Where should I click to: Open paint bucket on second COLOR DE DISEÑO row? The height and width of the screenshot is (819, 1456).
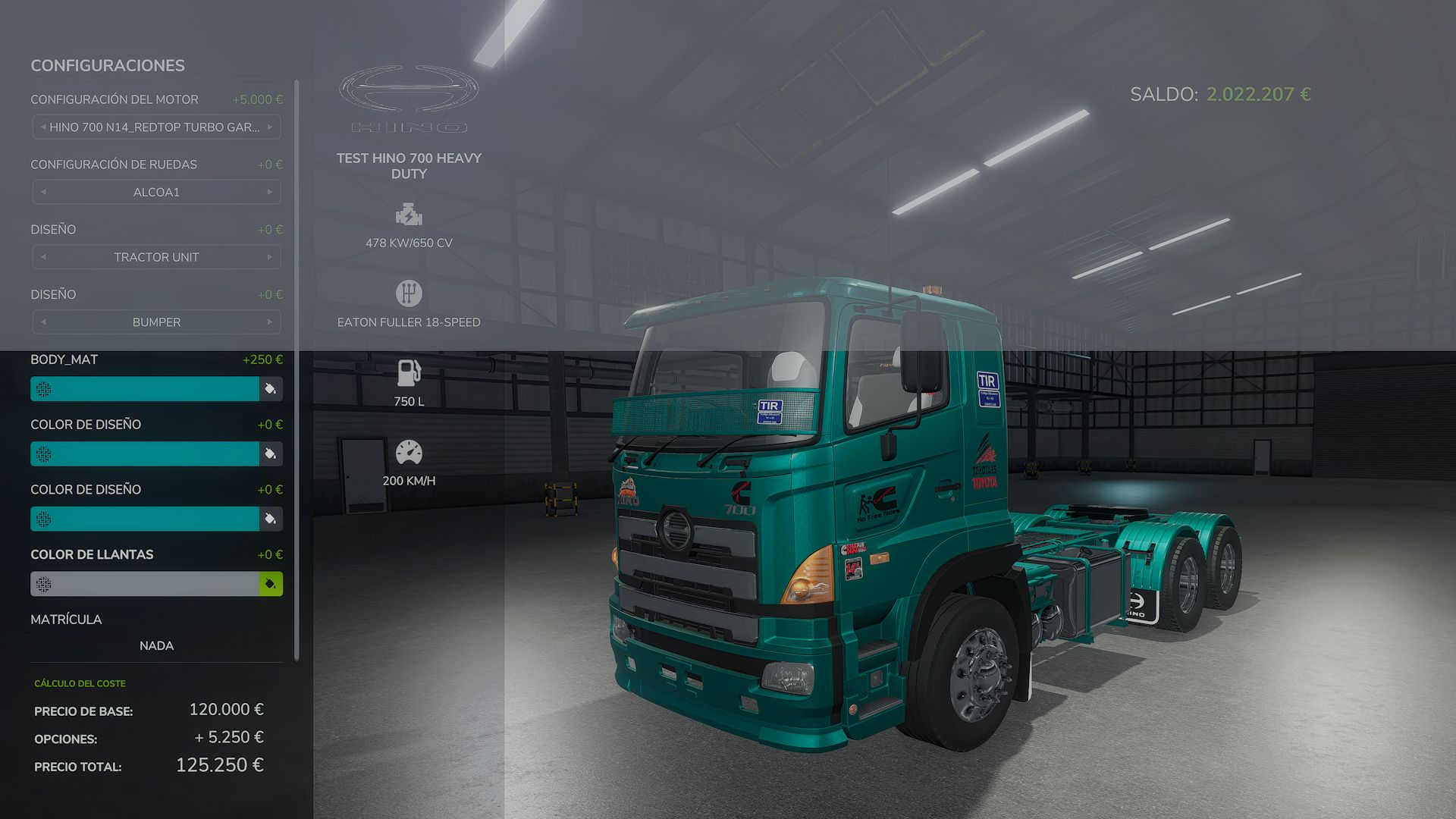click(270, 519)
